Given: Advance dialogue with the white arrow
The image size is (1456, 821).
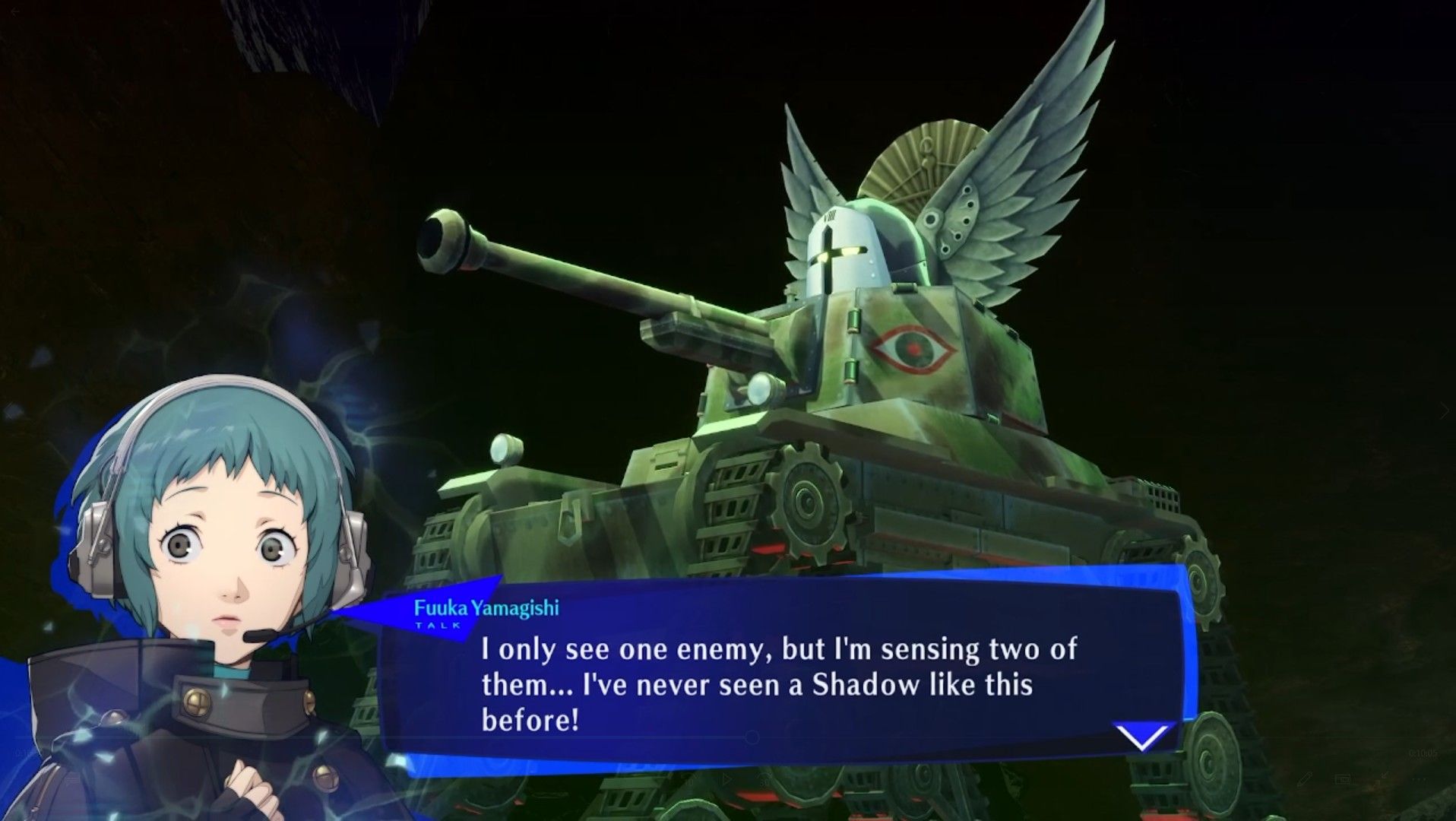Looking at the screenshot, I should pos(1141,736).
